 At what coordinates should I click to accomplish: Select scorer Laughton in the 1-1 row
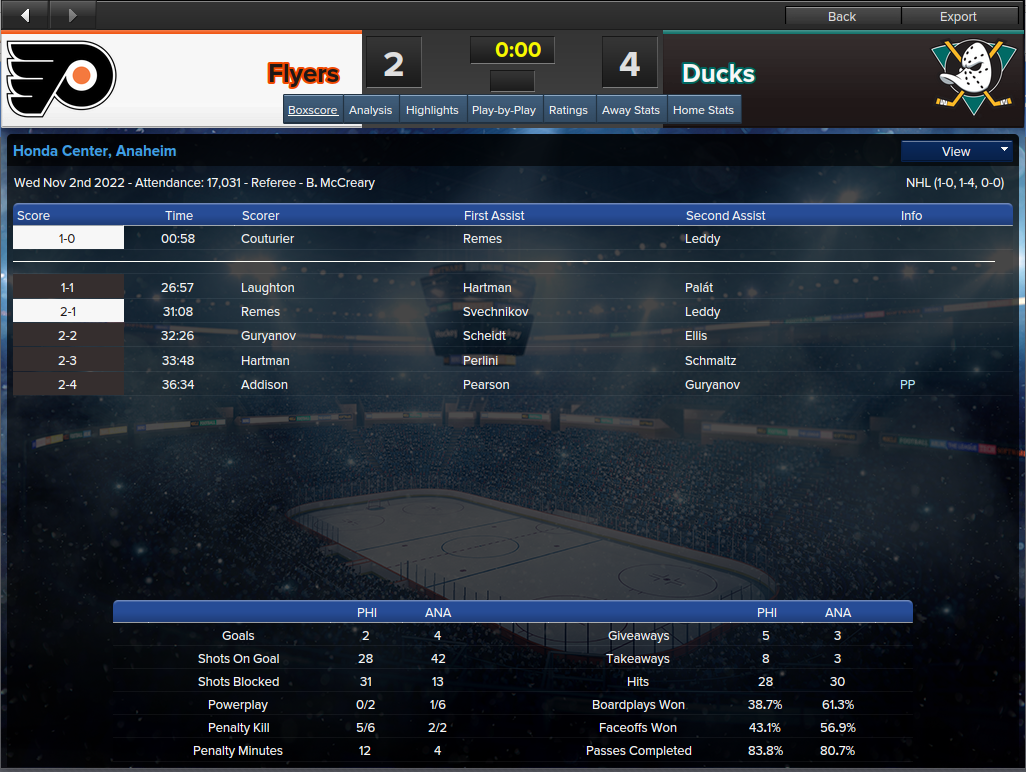(267, 288)
